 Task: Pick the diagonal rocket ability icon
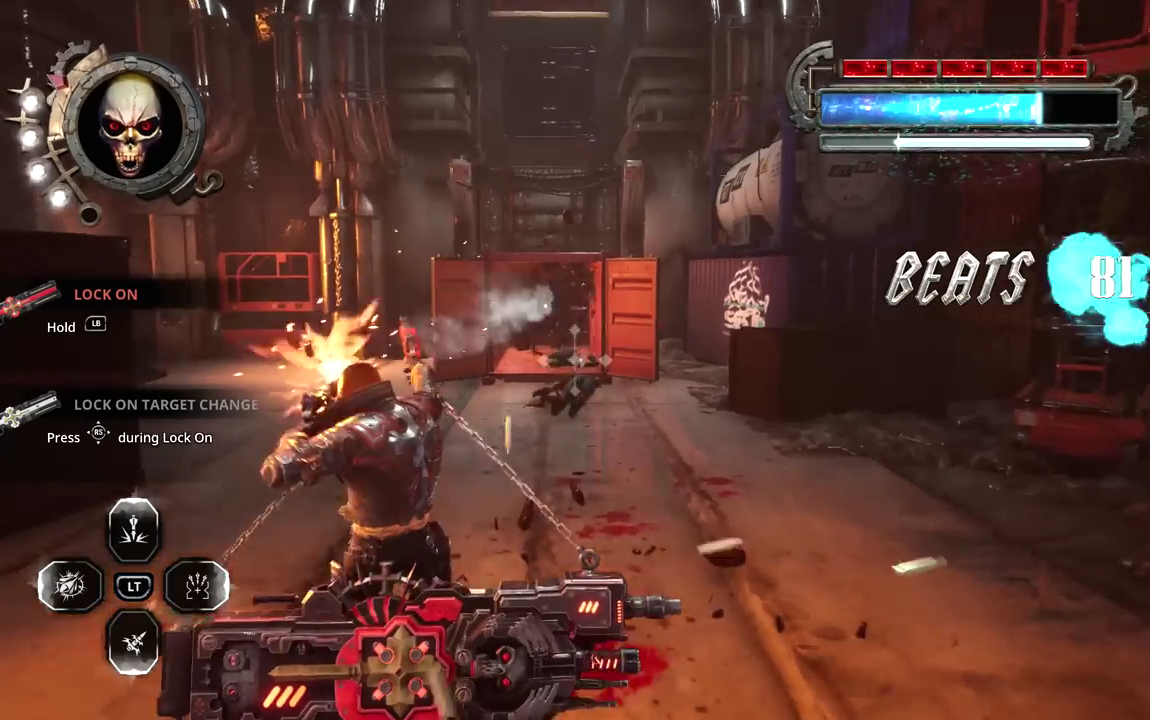tap(133, 641)
